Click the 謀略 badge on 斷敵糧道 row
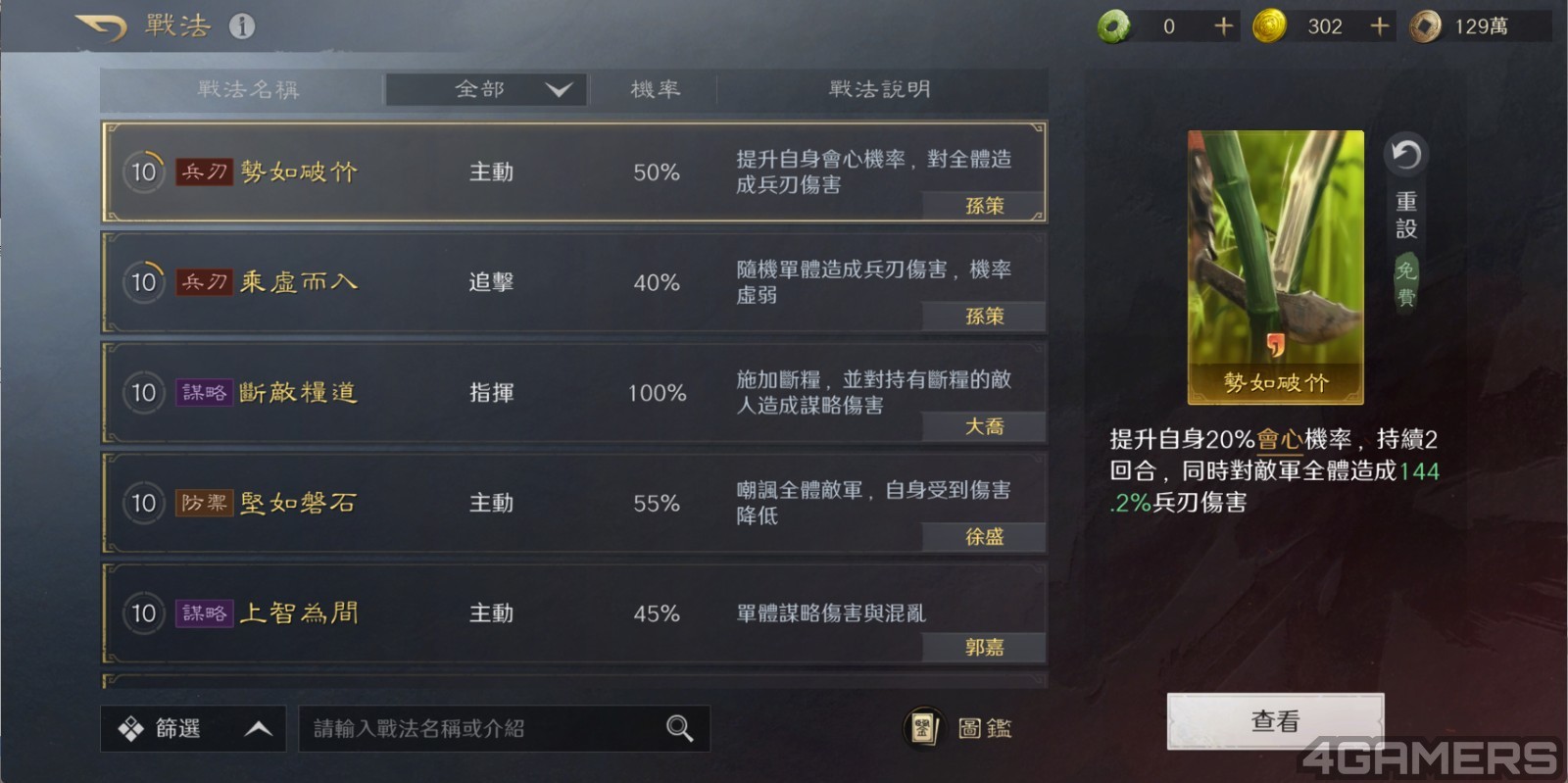The image size is (1568, 783). pos(203,392)
